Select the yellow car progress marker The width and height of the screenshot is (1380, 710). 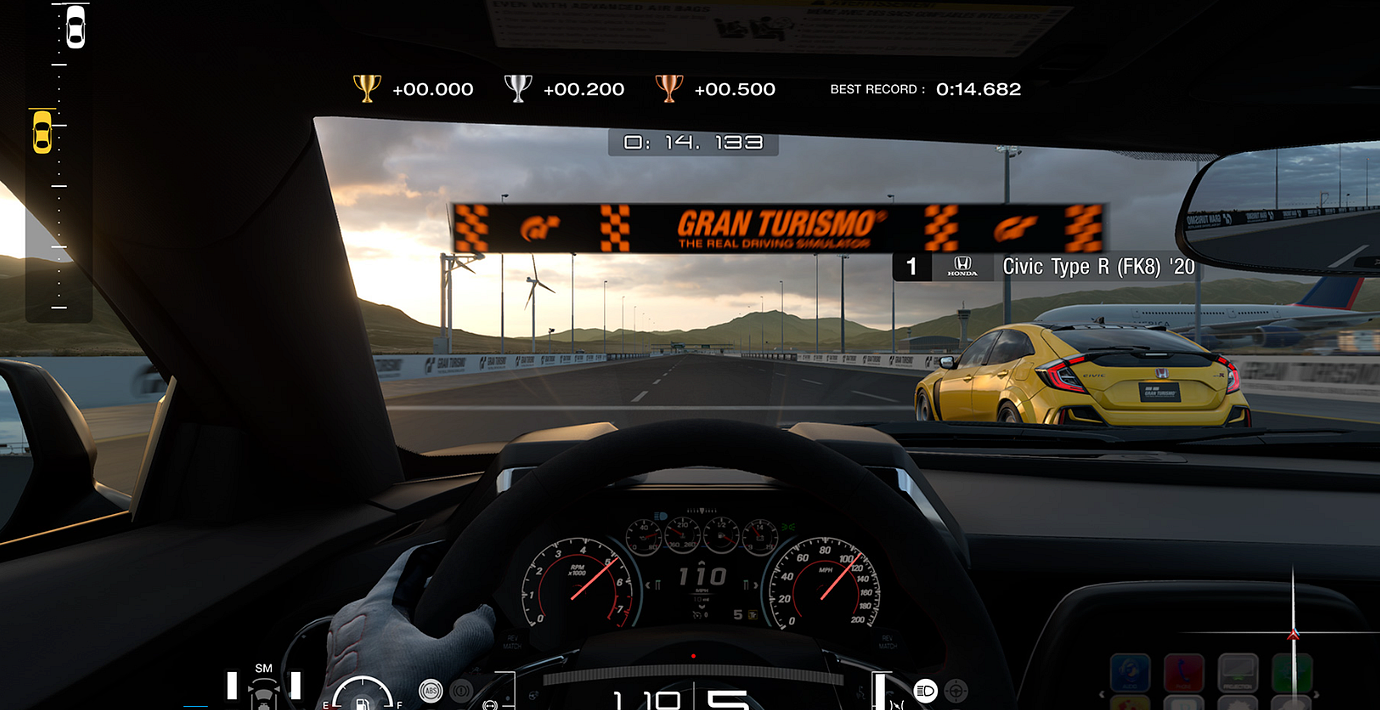coord(42,132)
